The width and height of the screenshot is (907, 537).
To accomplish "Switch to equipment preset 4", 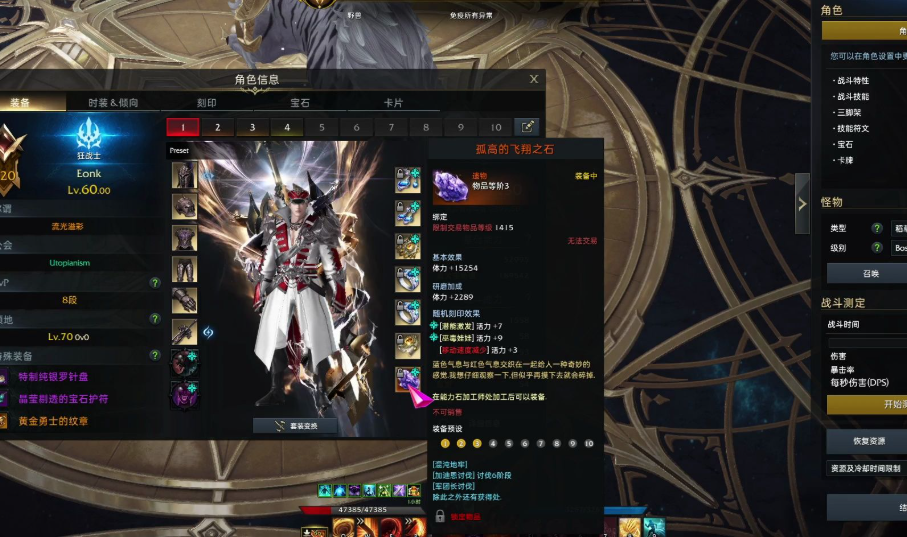I will pyautogui.click(x=287, y=127).
